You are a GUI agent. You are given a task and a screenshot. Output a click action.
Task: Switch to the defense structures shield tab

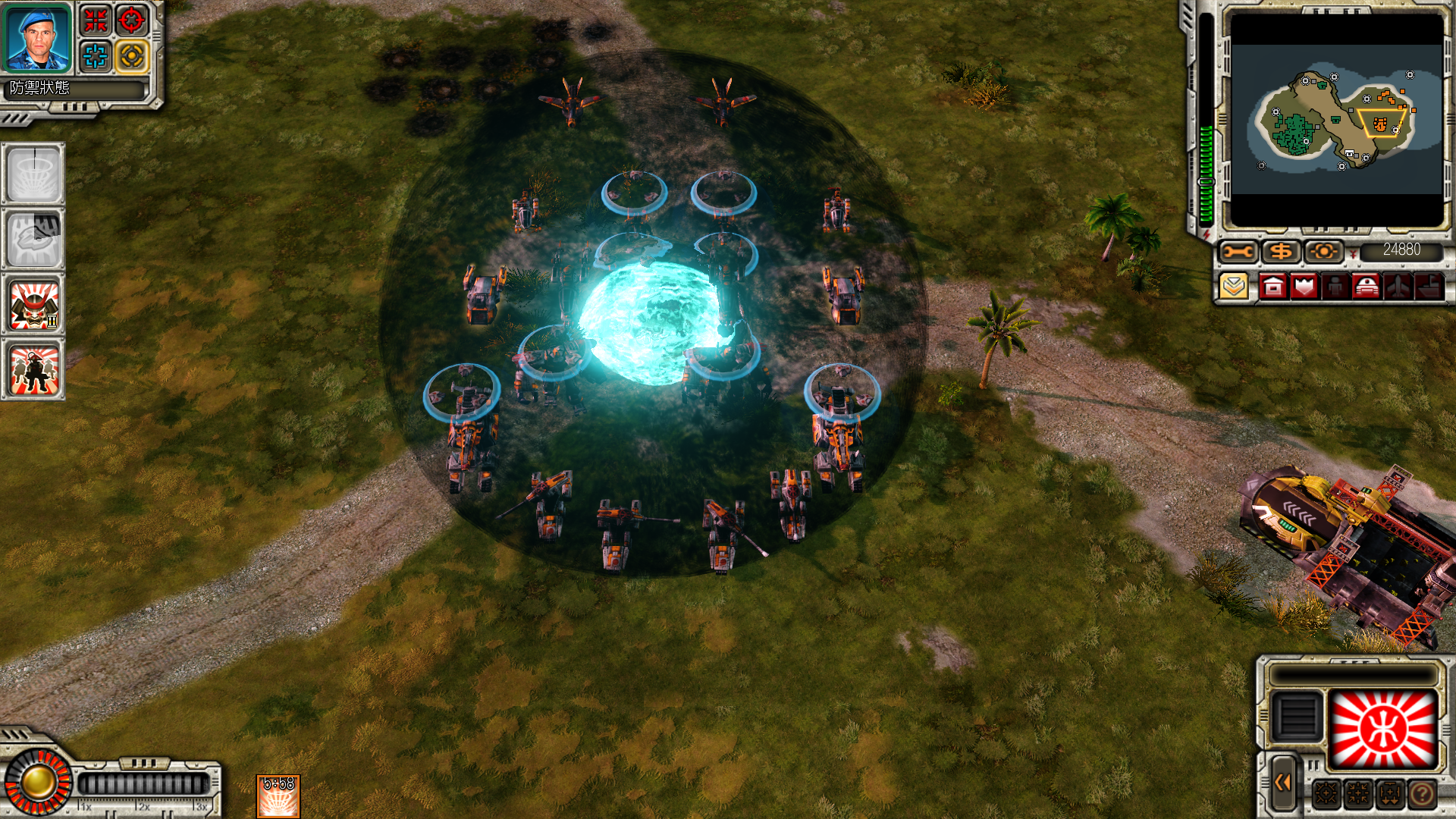1304,287
